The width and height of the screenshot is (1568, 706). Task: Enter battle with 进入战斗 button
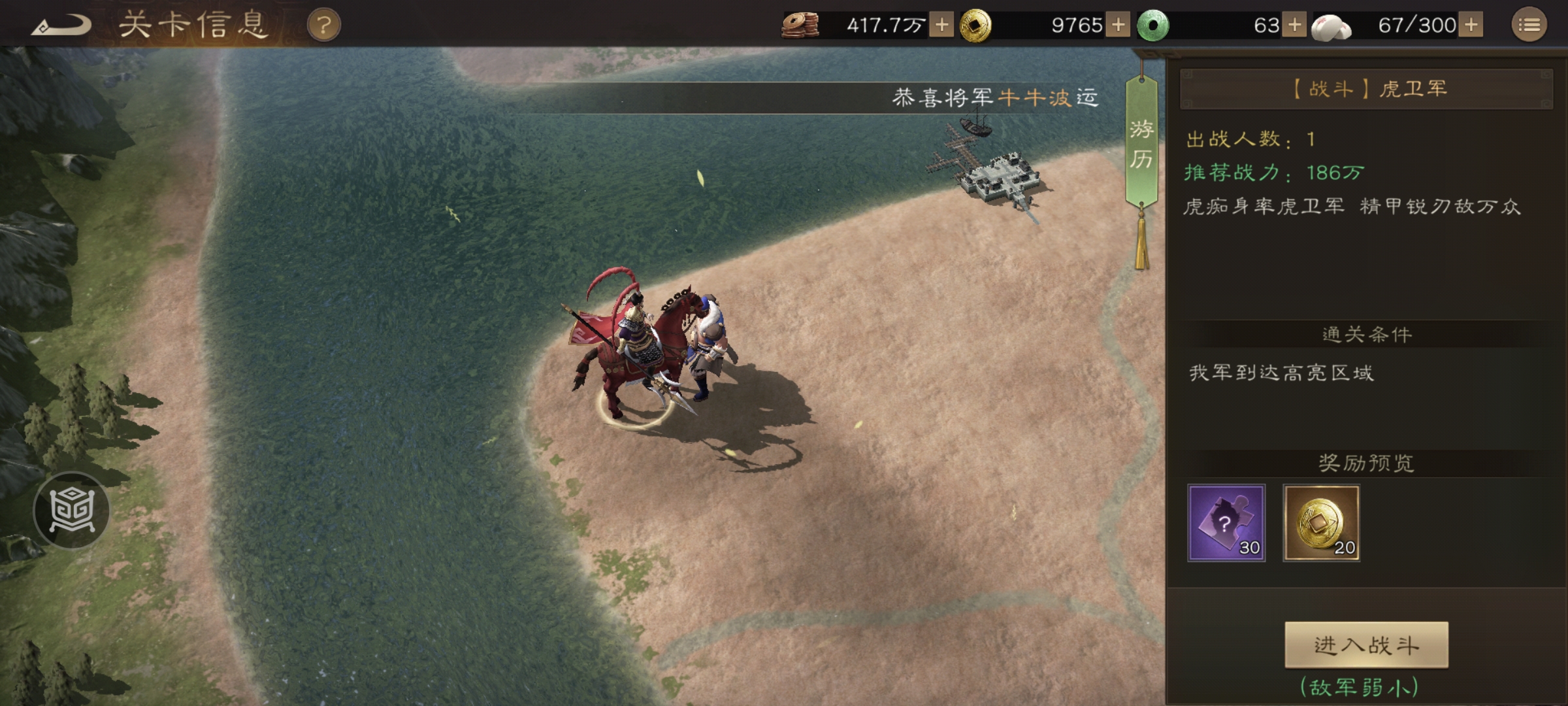1366,645
